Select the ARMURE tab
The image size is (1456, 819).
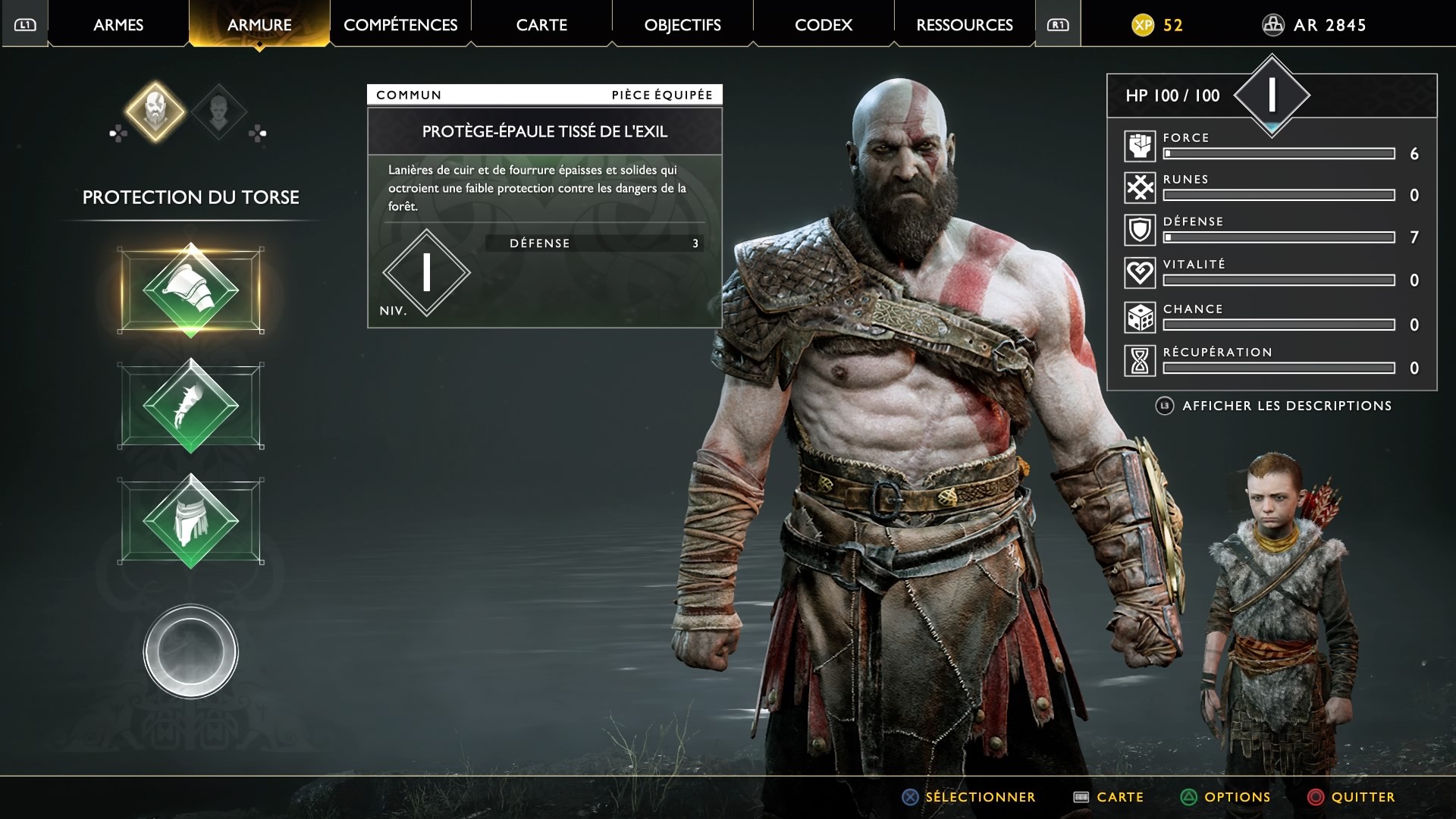(x=259, y=25)
